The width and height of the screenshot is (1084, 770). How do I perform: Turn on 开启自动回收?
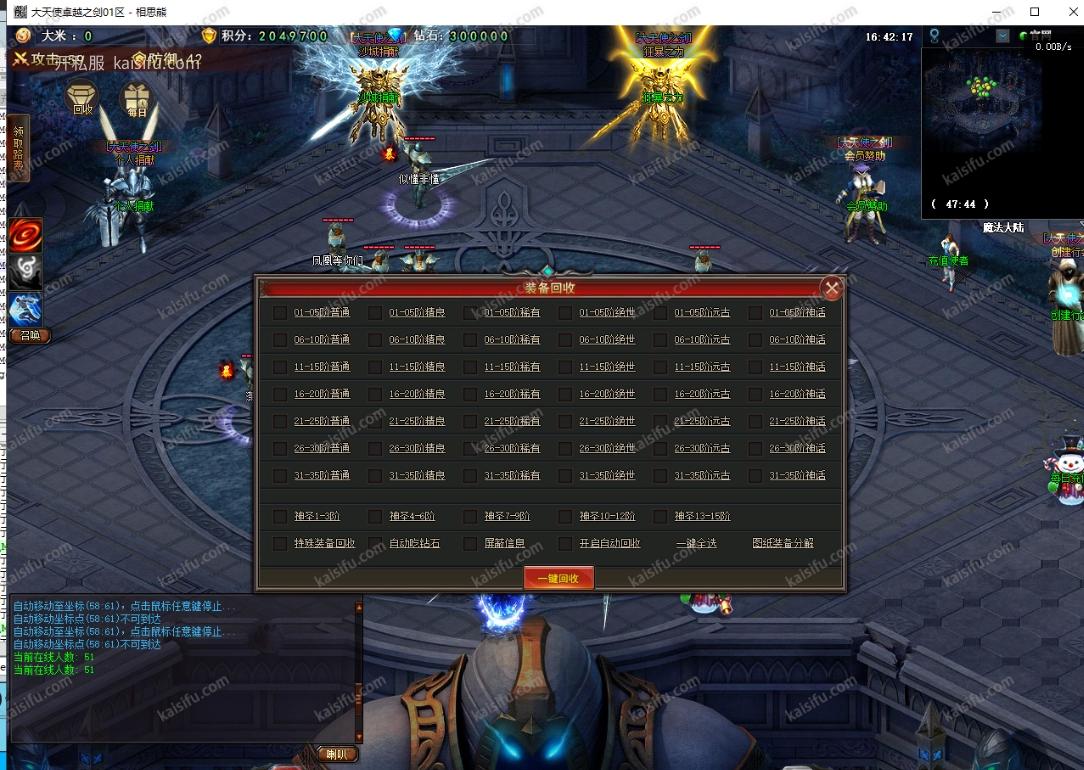coord(565,544)
